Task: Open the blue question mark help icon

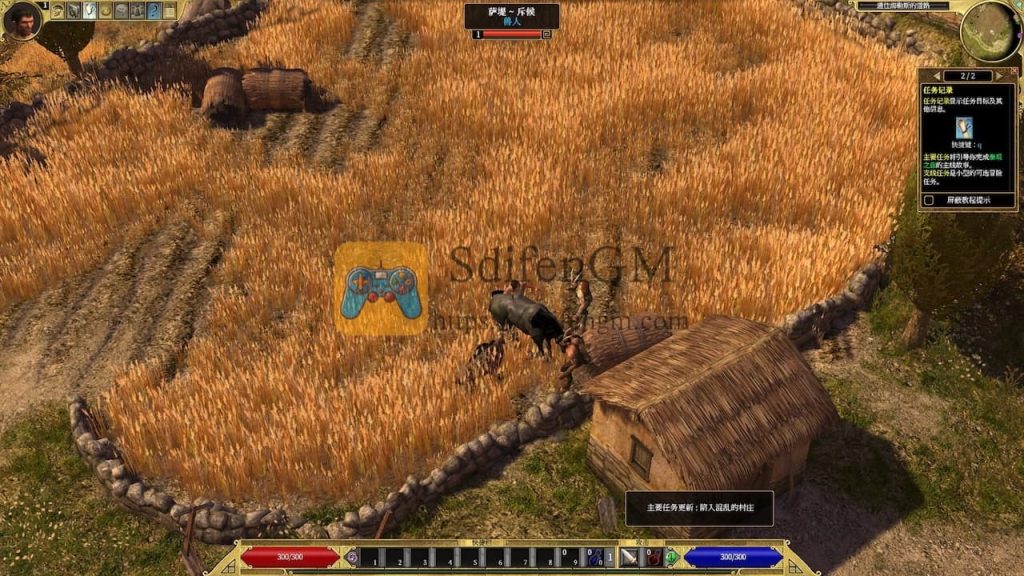Action: (x=154, y=11)
